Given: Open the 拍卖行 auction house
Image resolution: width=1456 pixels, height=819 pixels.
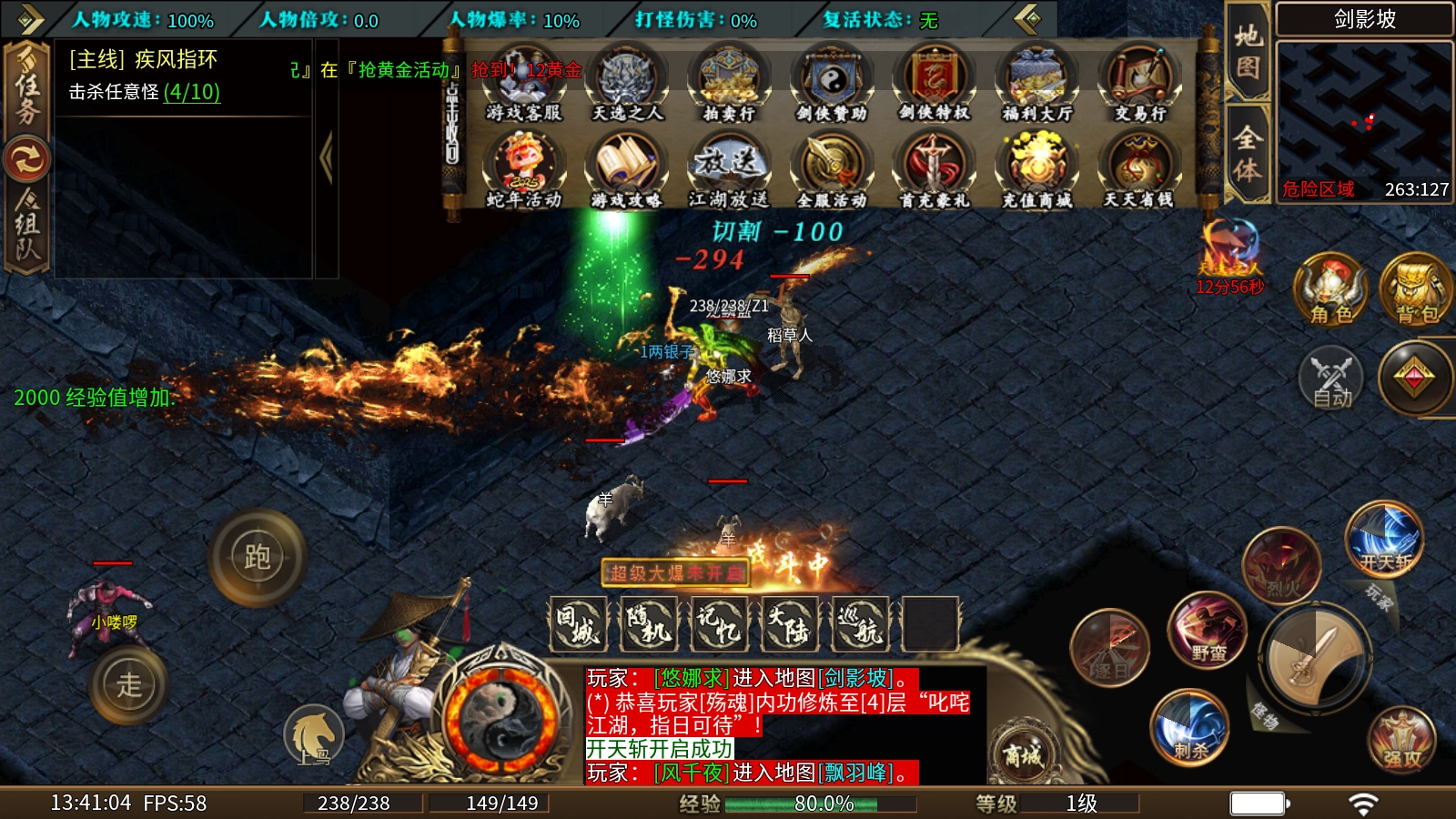Looking at the screenshot, I should [728, 82].
